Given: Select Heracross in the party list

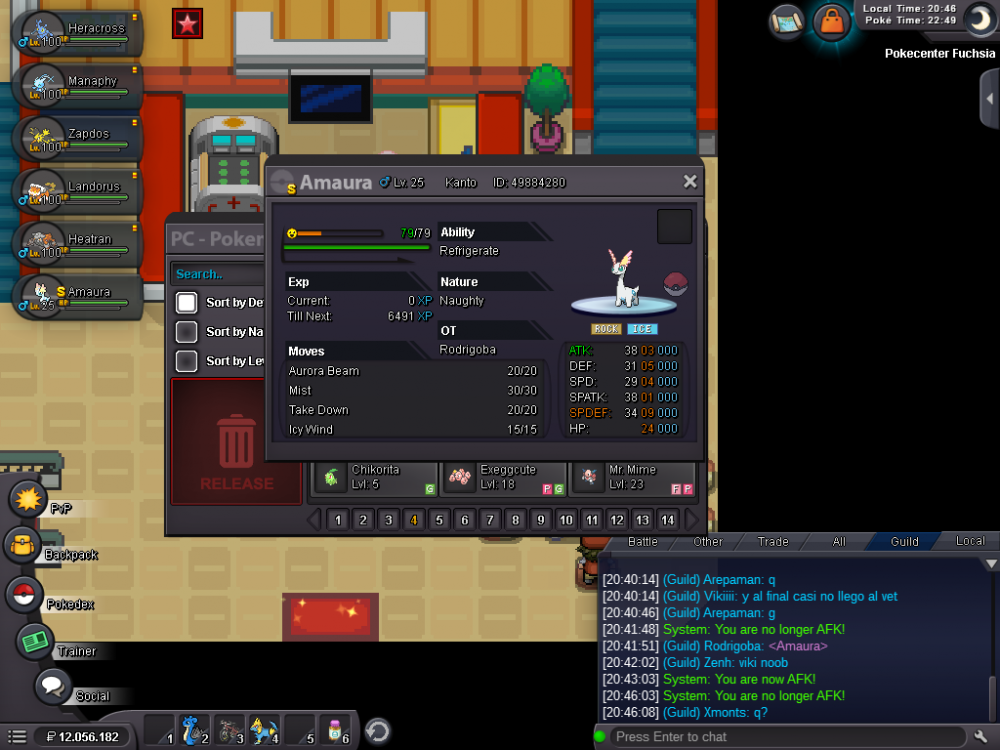Looking at the screenshot, I should click(x=78, y=32).
